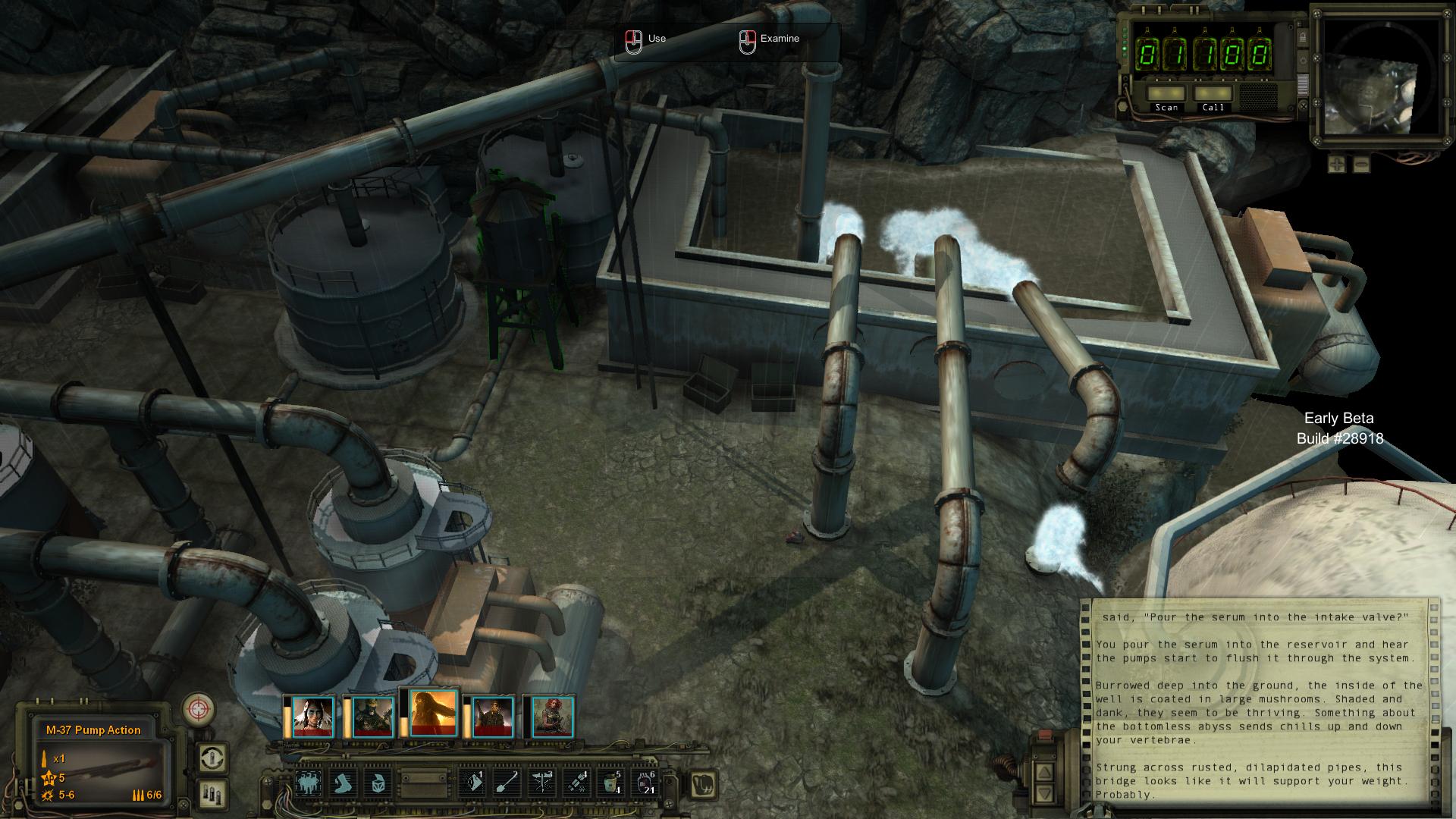Select the white-feathered woman portrait

313,717
